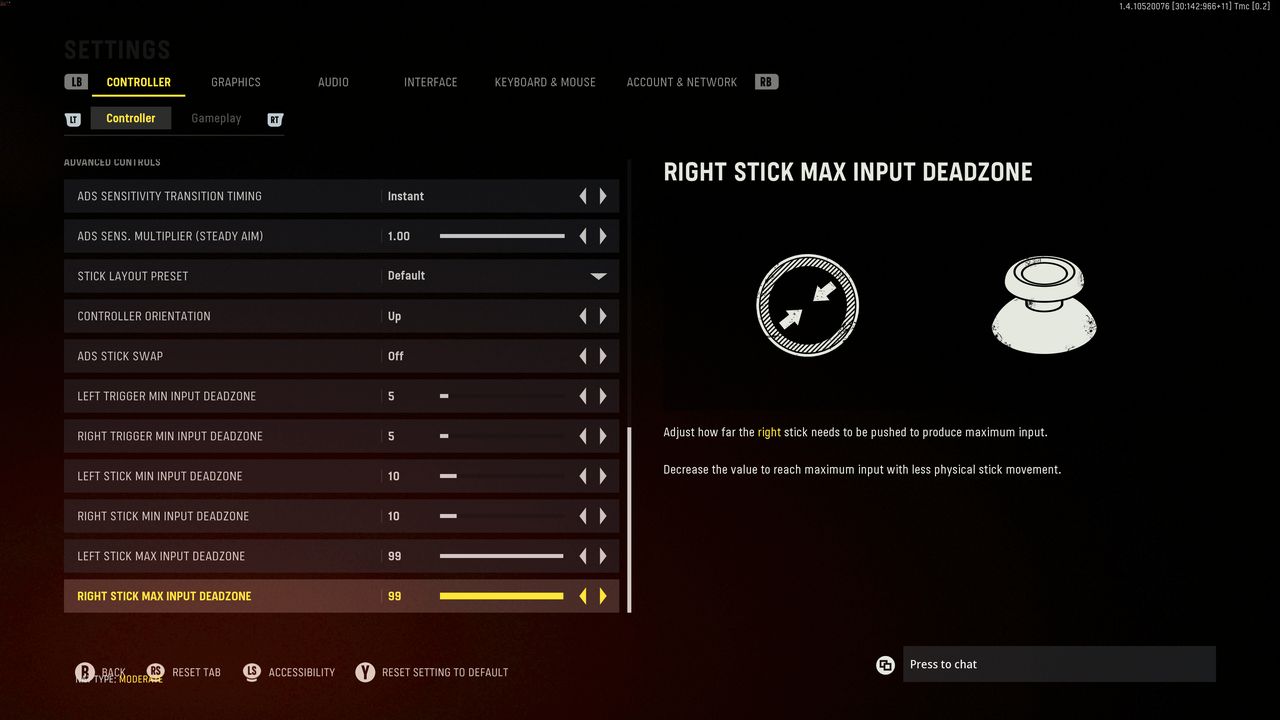Click the chat input box
This screenshot has width=1280, height=720.
(1058, 664)
